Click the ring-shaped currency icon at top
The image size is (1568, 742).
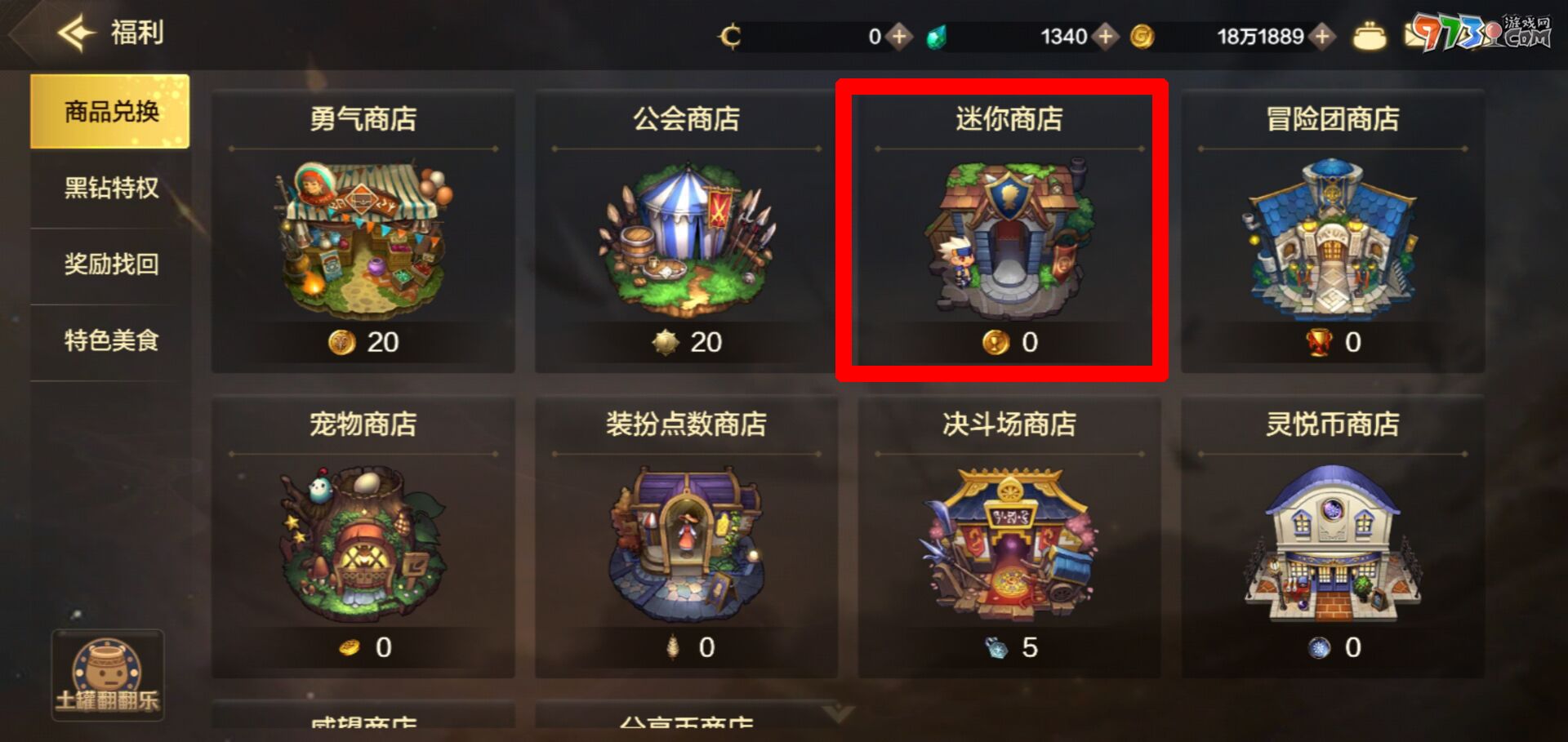pos(732,35)
